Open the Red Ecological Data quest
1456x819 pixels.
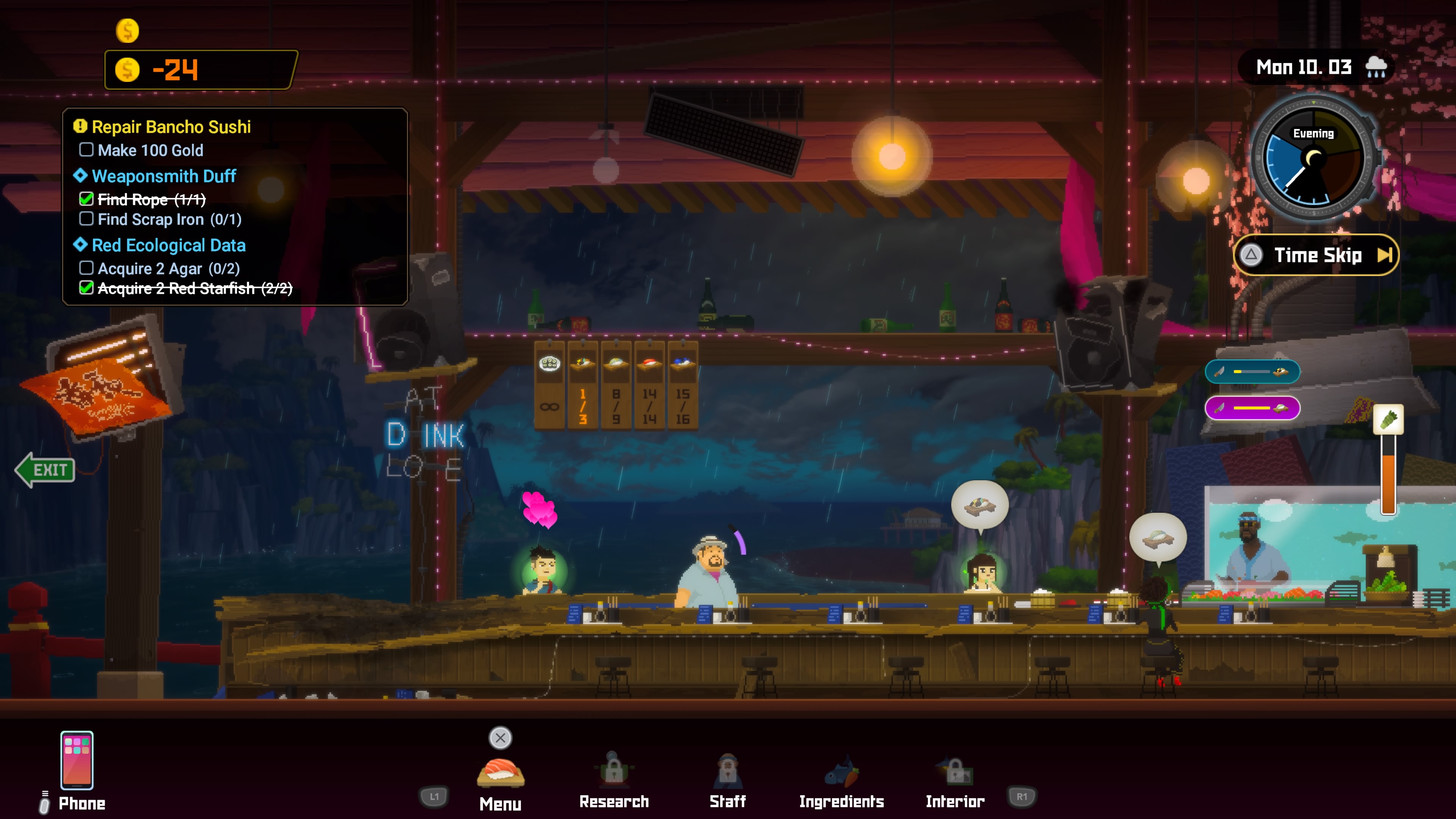168,245
